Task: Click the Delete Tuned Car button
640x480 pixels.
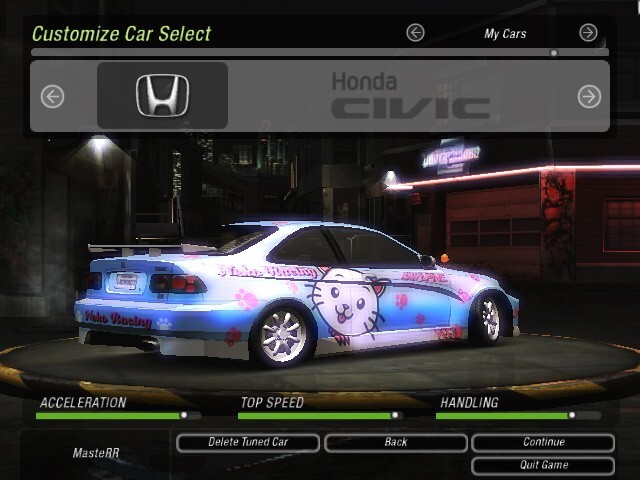Action: (x=248, y=442)
